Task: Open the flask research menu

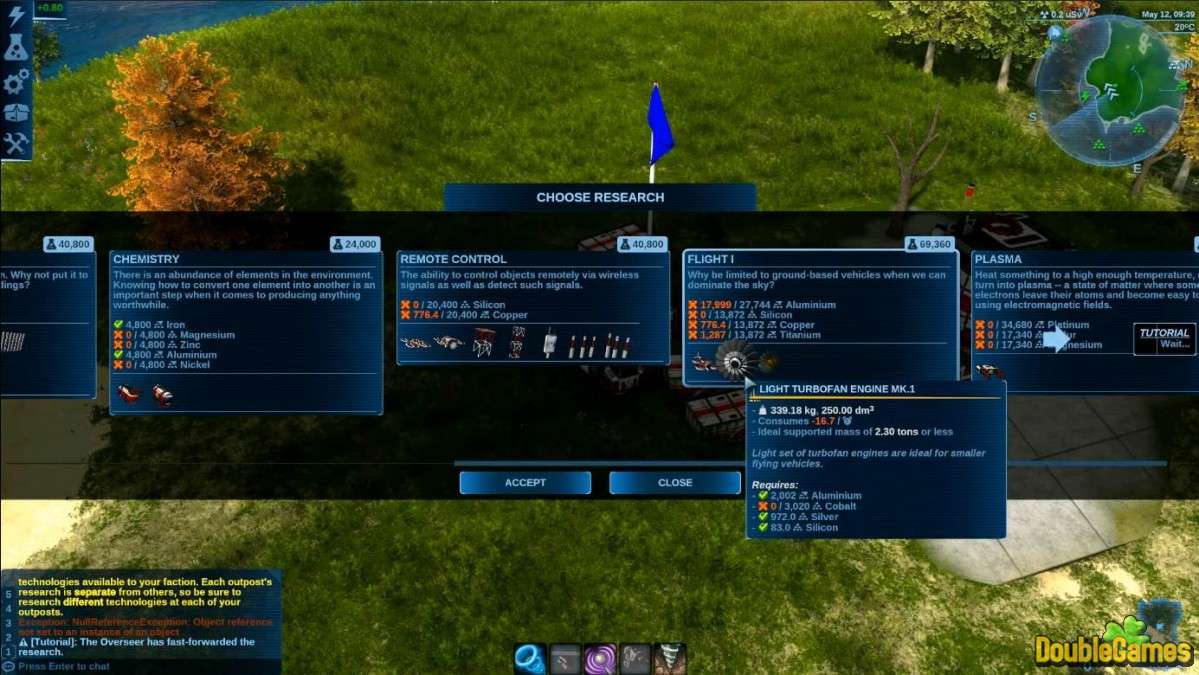Action: (16, 47)
